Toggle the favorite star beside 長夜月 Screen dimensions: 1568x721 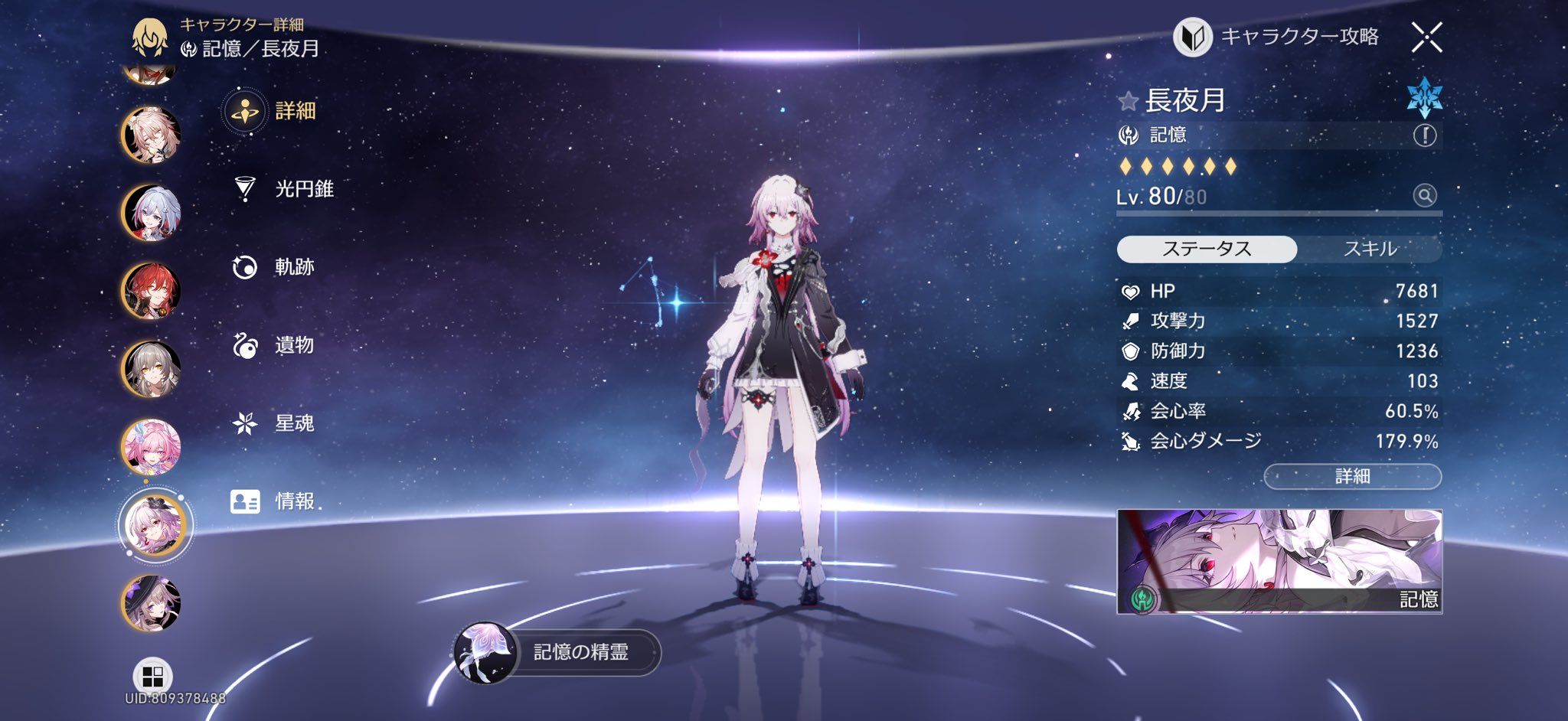1128,101
